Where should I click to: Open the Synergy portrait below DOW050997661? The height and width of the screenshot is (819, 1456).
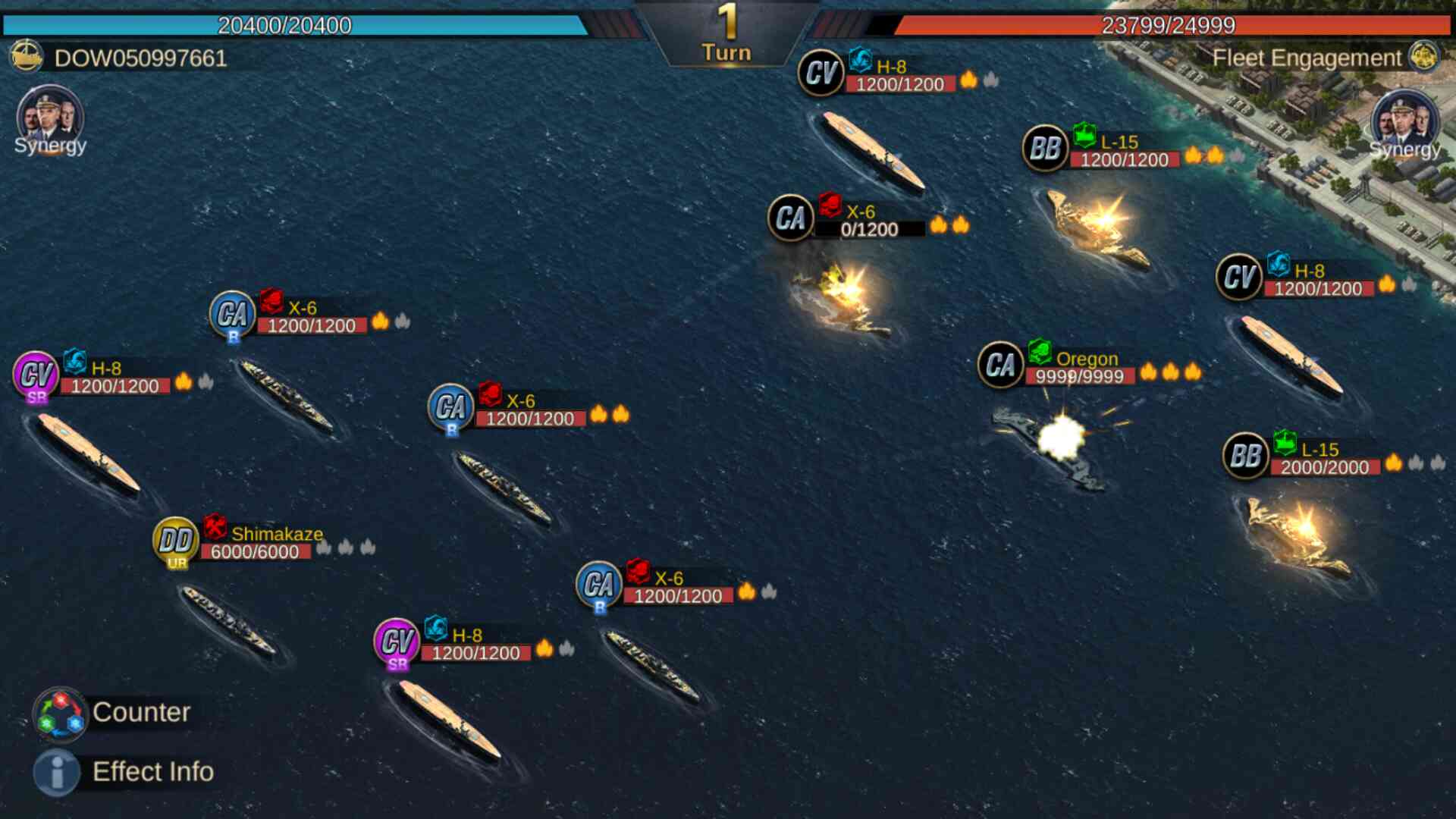pos(49,118)
